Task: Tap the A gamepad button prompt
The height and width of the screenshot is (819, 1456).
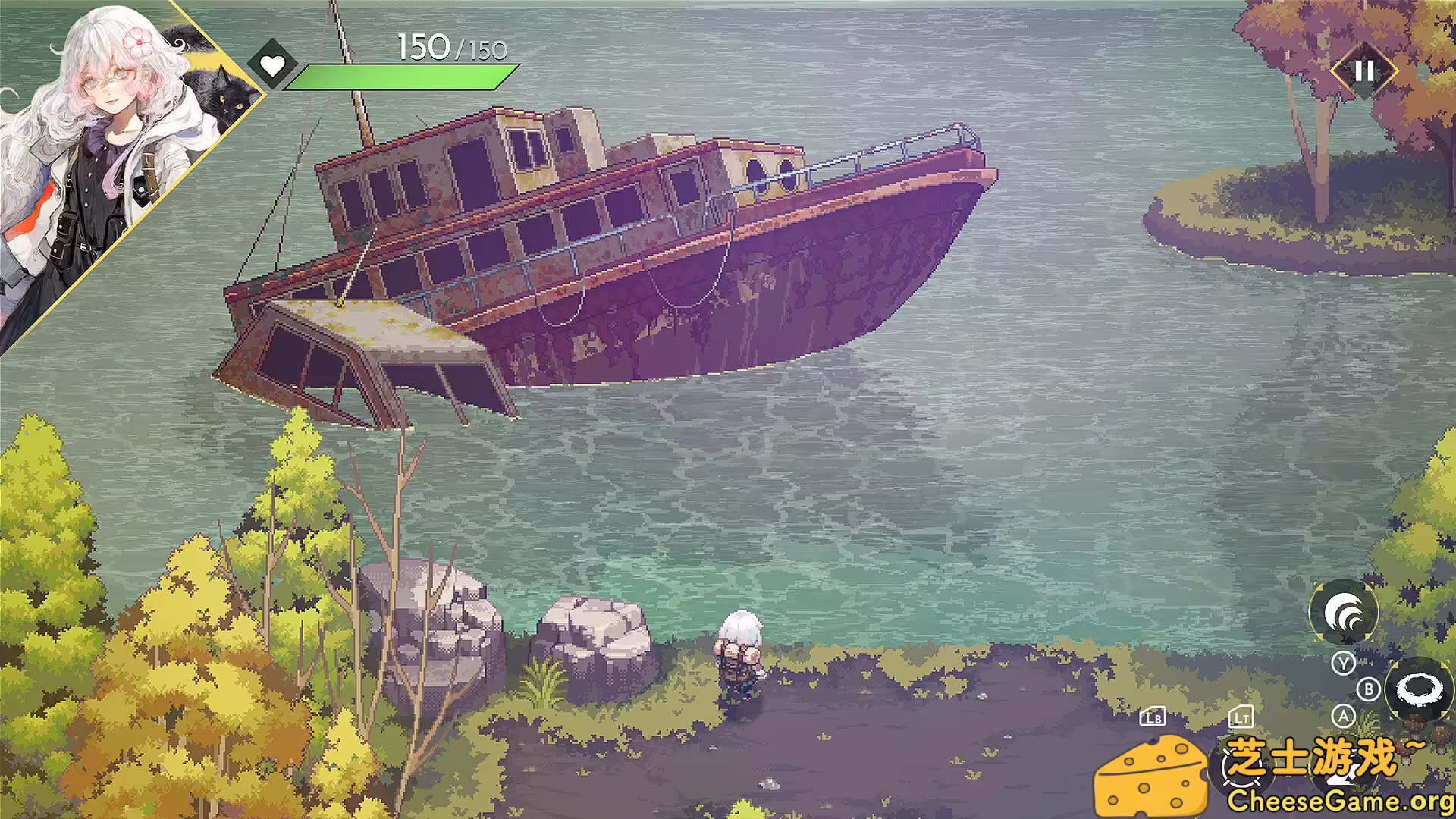Action: [x=1344, y=716]
